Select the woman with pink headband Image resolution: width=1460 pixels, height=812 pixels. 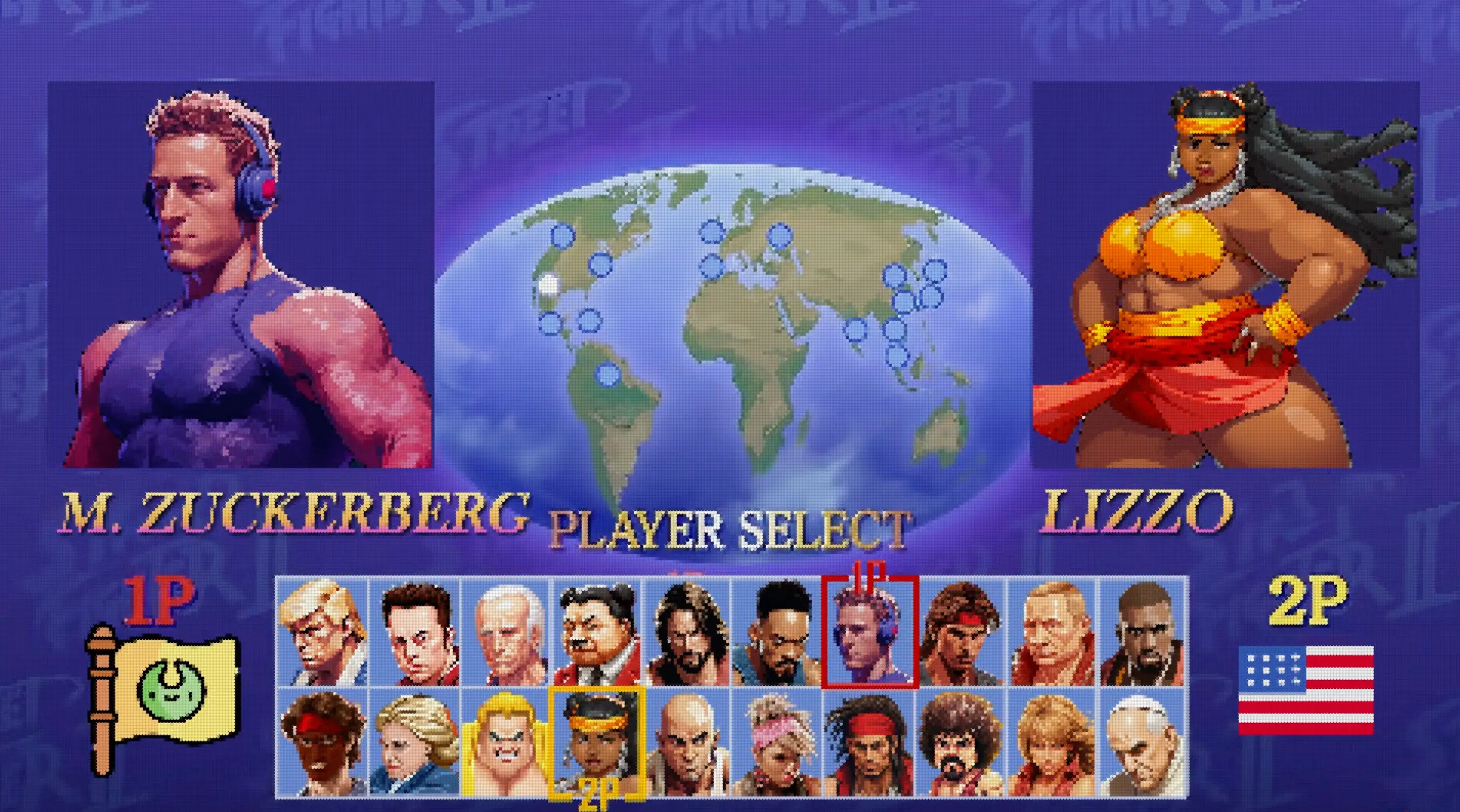[776, 742]
